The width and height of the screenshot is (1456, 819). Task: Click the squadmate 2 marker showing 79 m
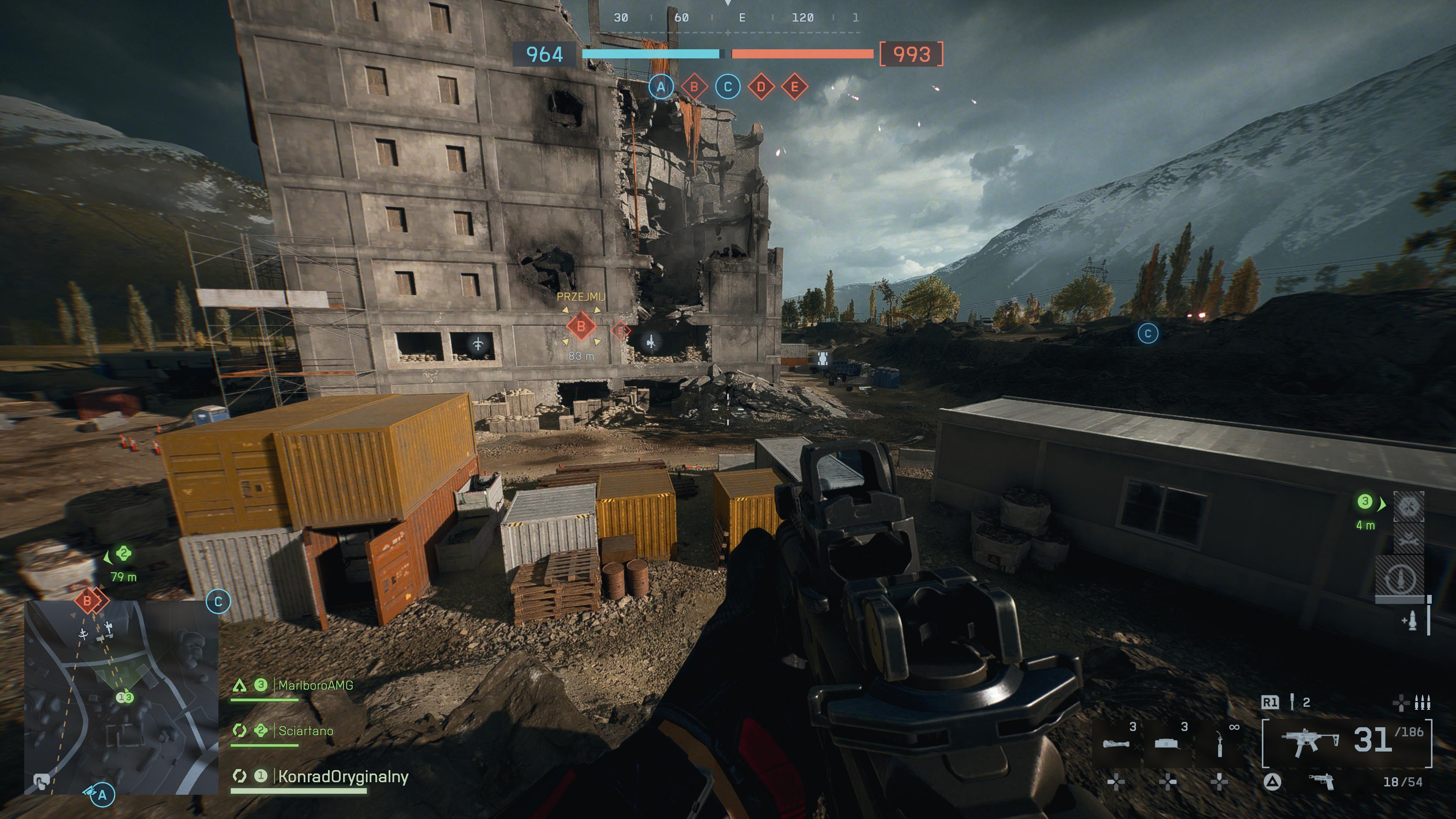pyautogui.click(x=124, y=554)
